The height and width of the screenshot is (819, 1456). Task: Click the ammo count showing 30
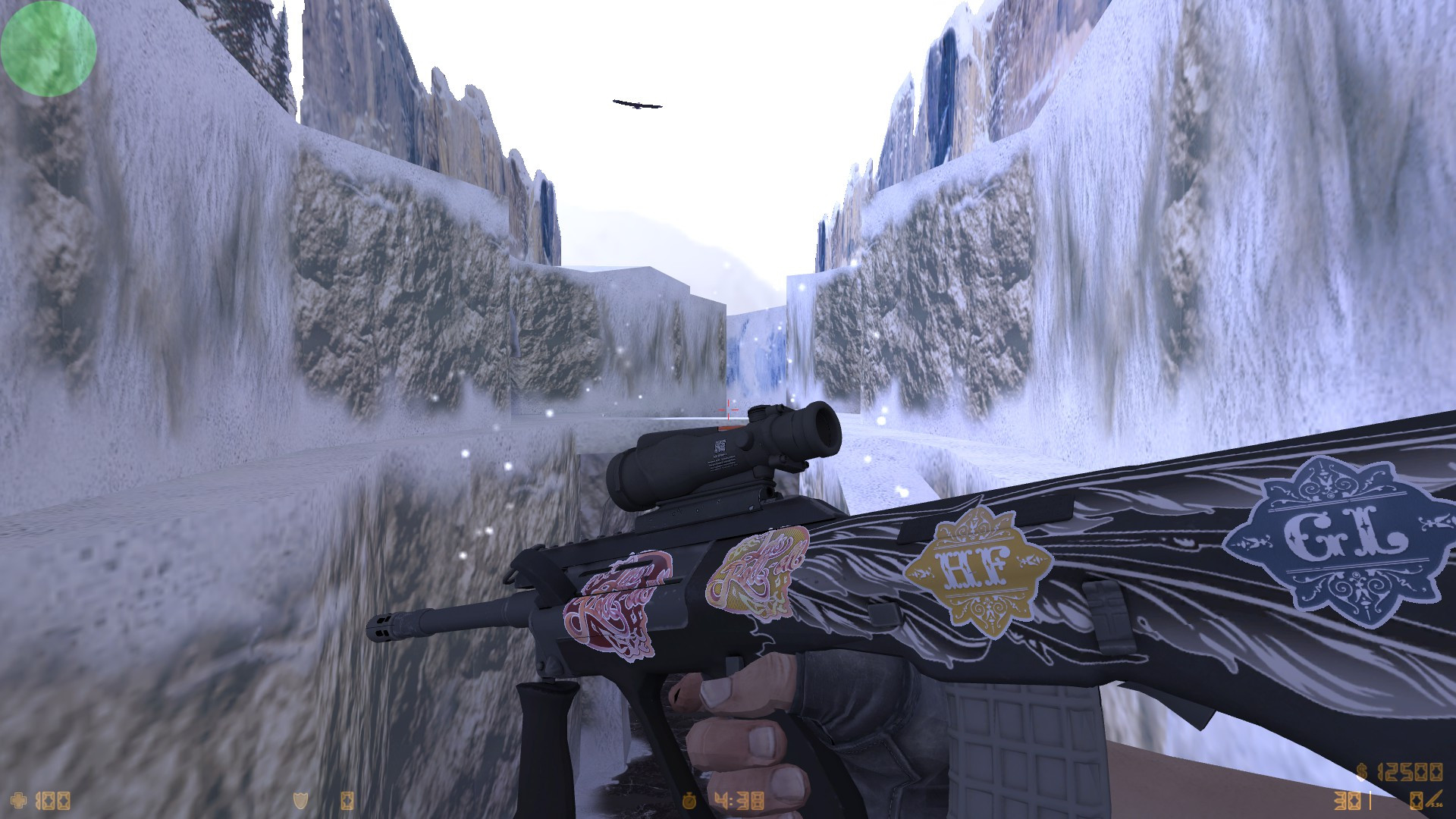click(1348, 800)
